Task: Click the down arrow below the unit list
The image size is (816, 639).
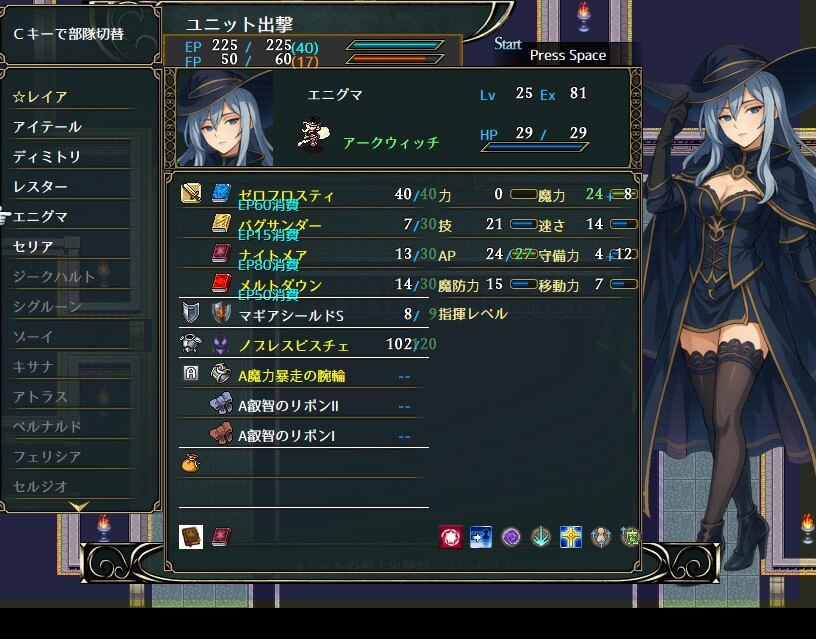Action: click(x=82, y=508)
